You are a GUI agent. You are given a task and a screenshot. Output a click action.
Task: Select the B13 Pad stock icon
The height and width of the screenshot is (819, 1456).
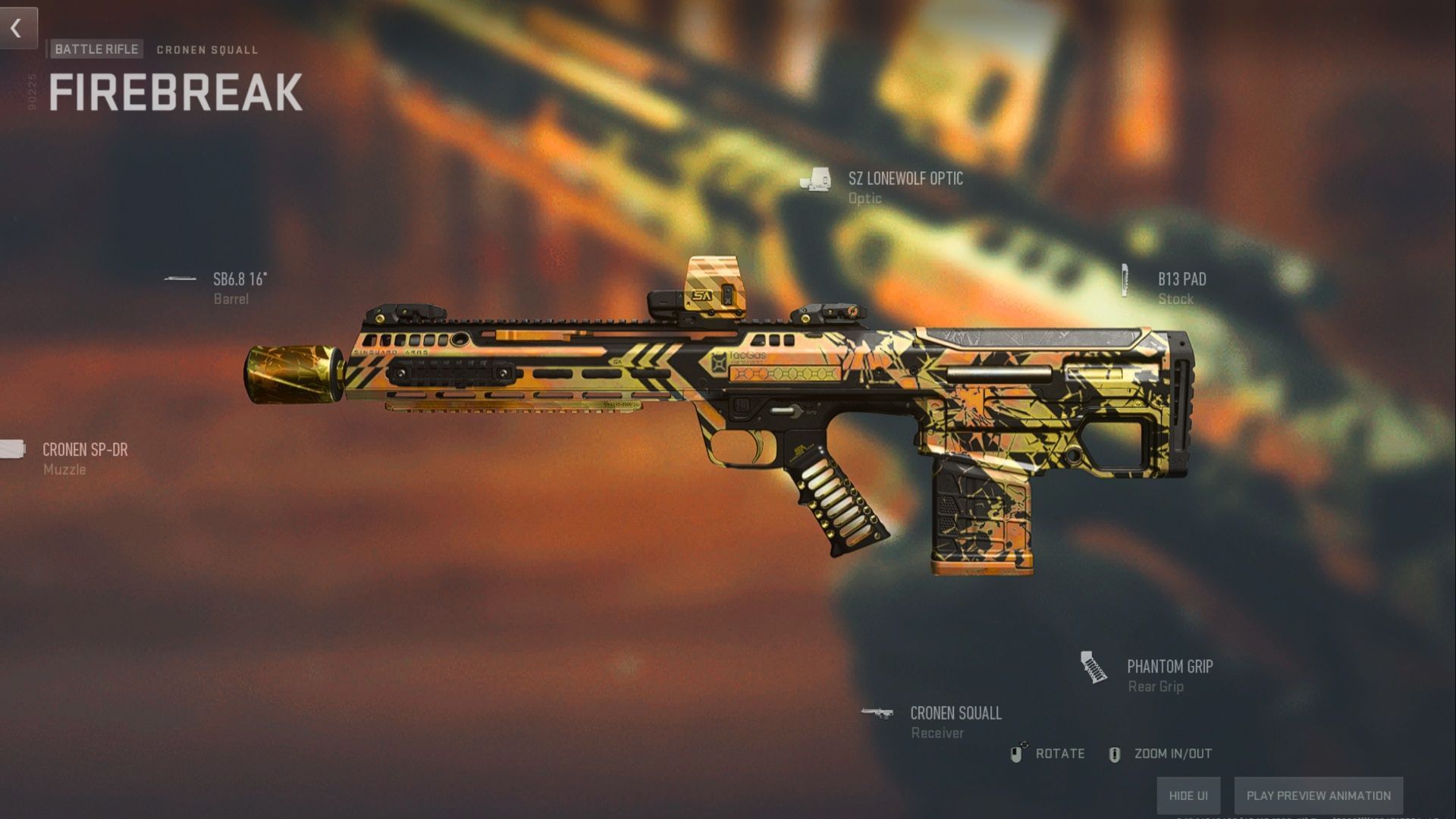1124,279
